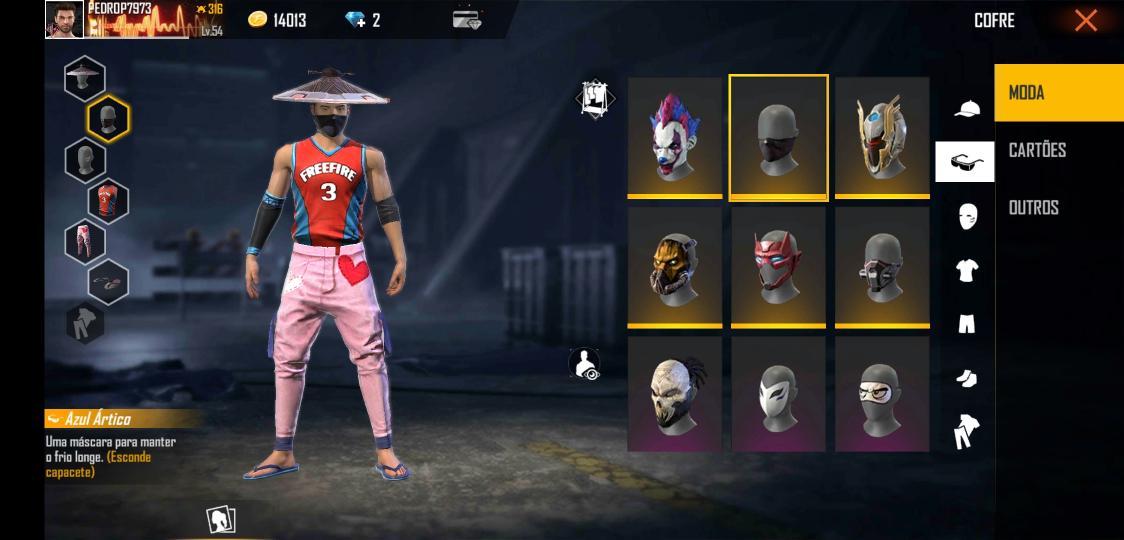The width and height of the screenshot is (1124, 540).
Task: Open the shorts category
Action: [x=966, y=324]
